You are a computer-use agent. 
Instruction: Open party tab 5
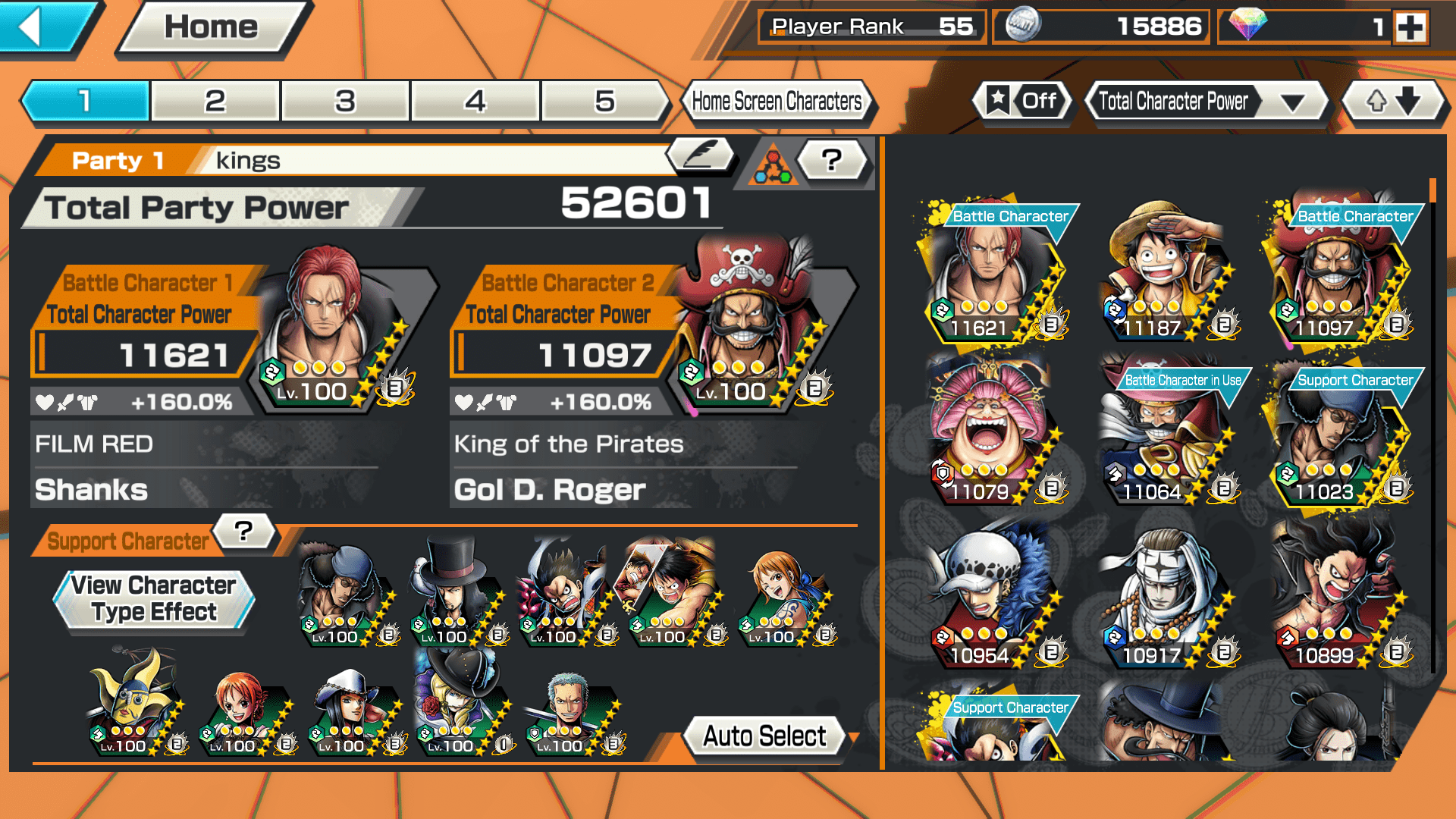click(x=604, y=101)
